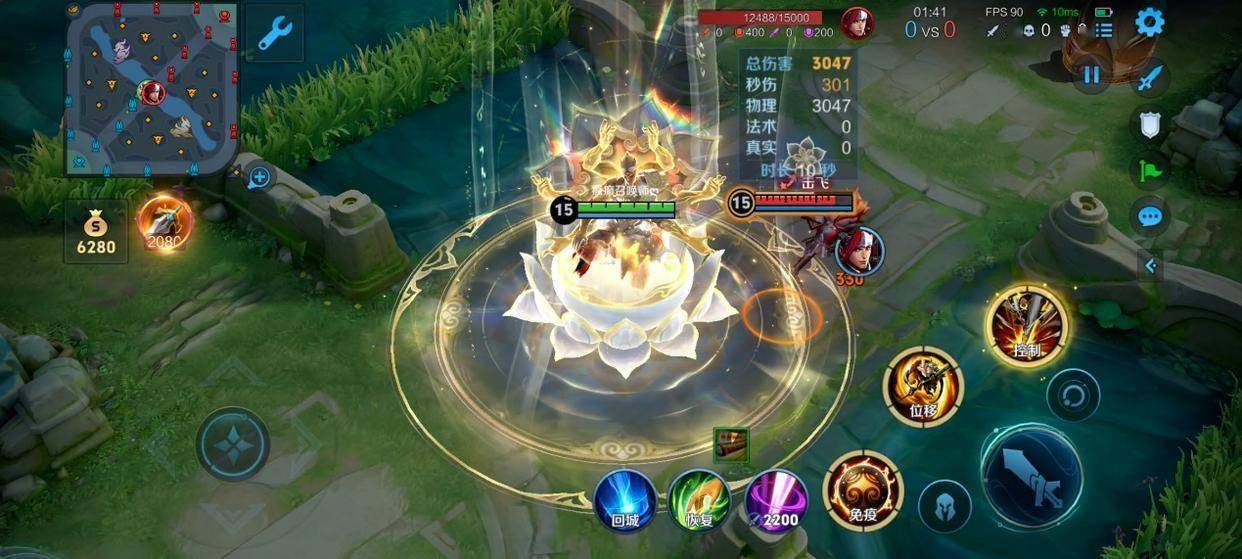1242x559 pixels.
Task: Pause the training match
Action: click(1091, 75)
